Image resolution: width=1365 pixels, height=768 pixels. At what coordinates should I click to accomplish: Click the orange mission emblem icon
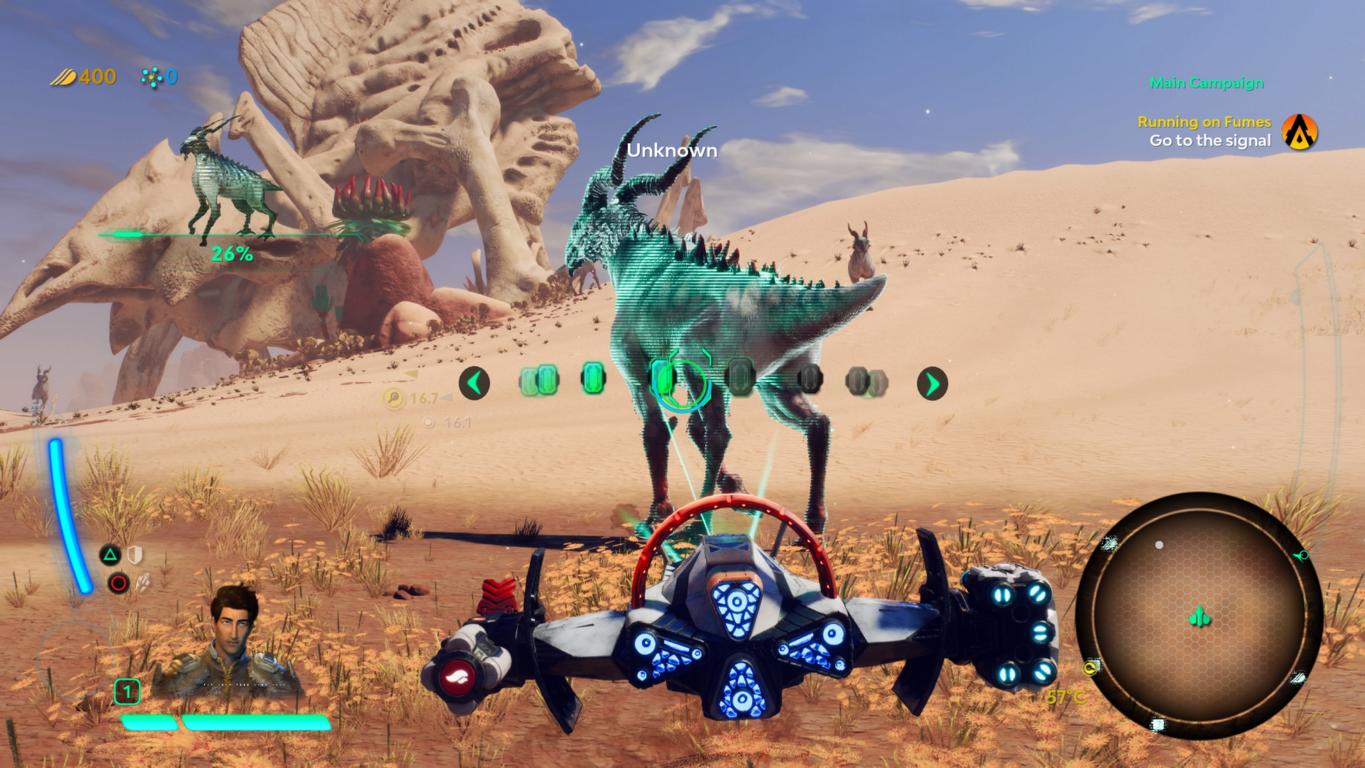coord(1300,131)
